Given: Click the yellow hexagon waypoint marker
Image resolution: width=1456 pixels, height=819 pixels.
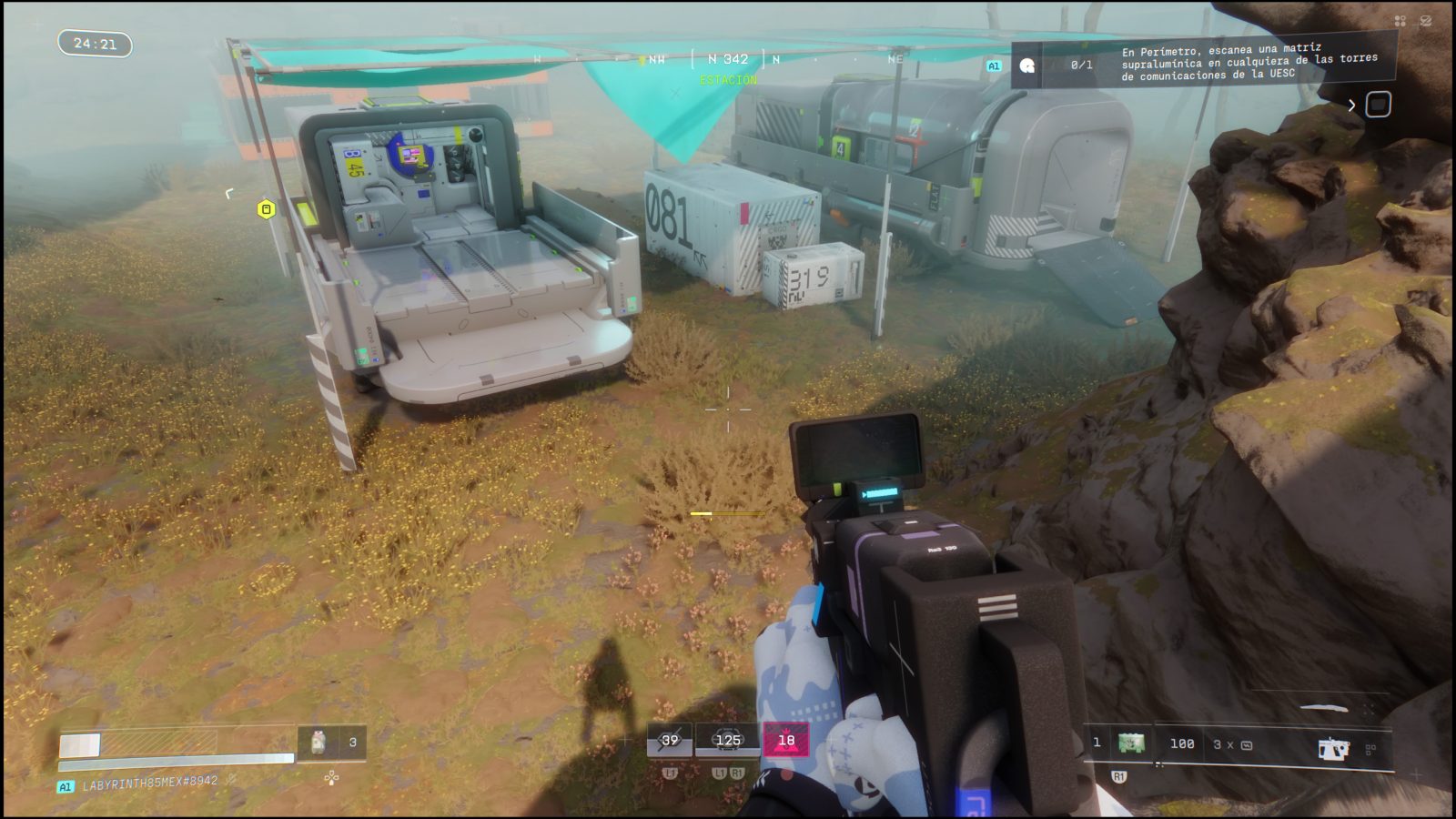Looking at the screenshot, I should tap(266, 209).
